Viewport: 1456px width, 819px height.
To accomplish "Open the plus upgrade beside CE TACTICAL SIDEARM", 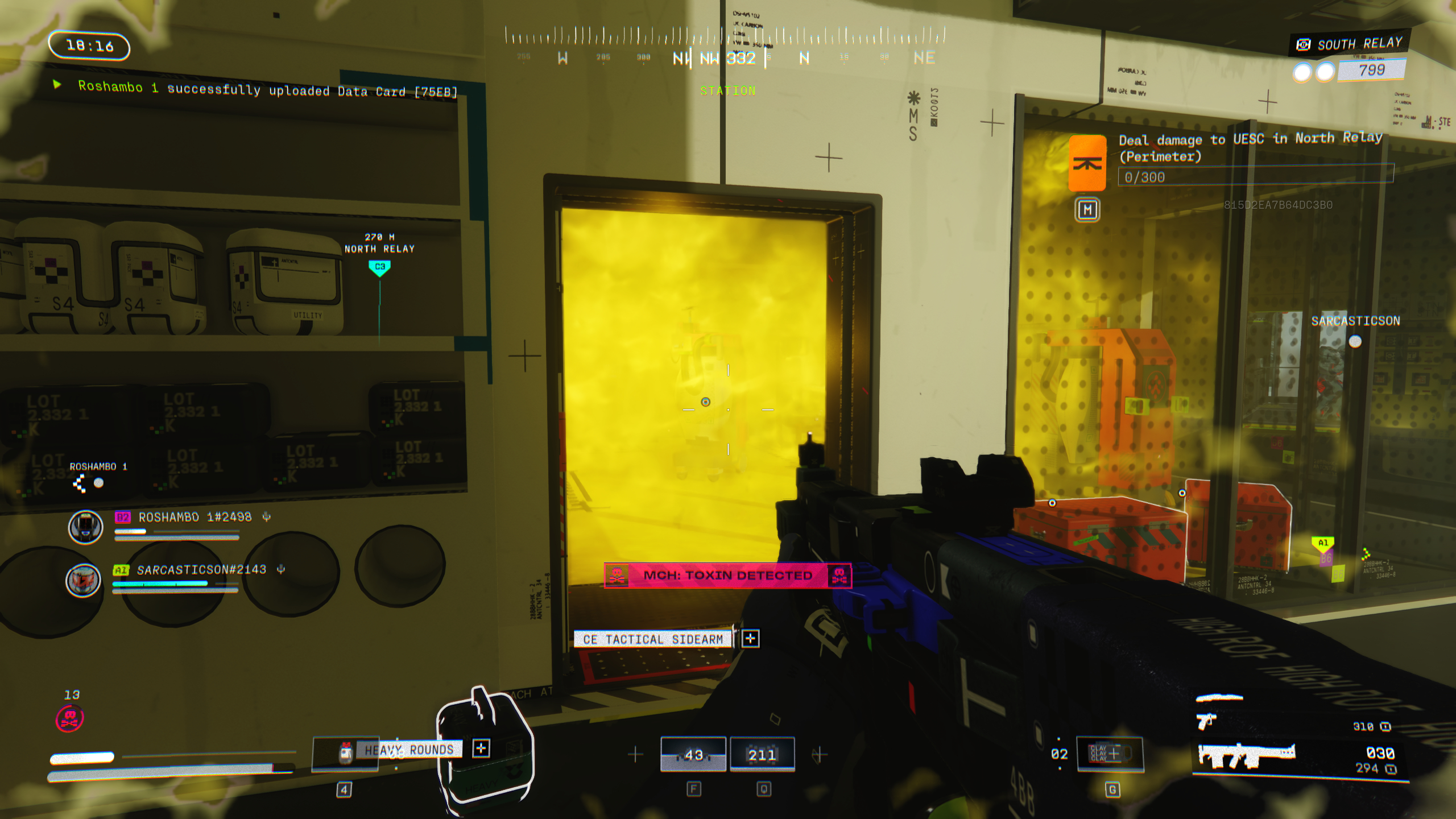I will click(x=752, y=639).
